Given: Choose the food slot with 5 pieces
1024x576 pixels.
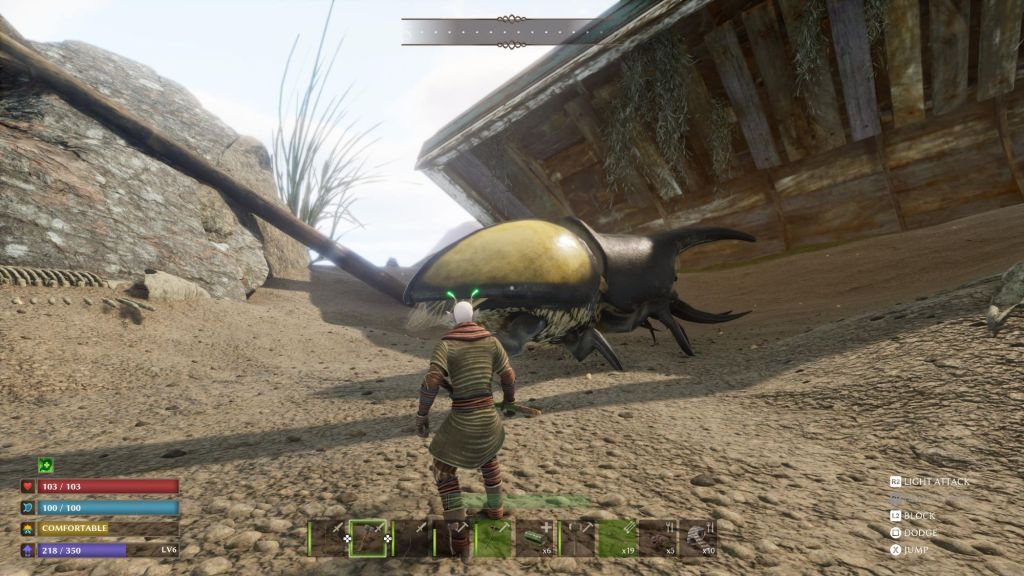Looking at the screenshot, I should pos(657,538).
